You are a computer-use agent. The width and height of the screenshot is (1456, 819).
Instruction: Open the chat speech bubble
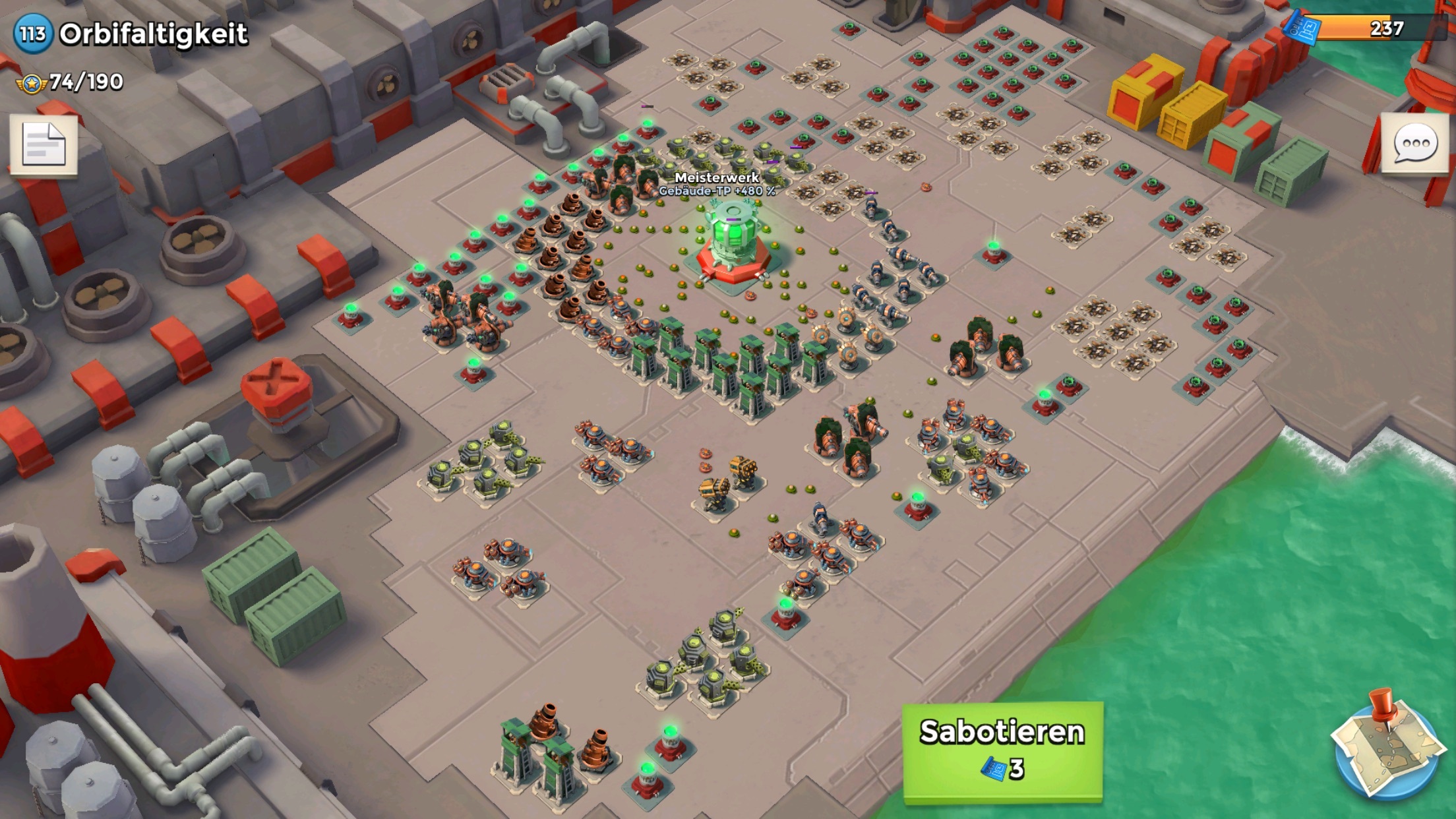[1414, 145]
